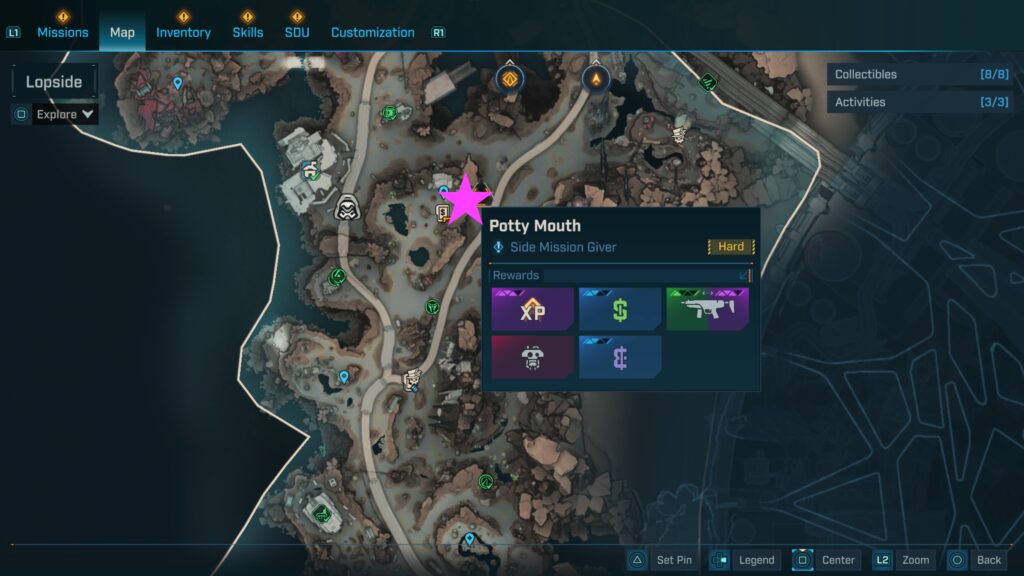Viewport: 1024px width, 576px height.
Task: Choose the green dollar cash reward
Action: [620, 310]
